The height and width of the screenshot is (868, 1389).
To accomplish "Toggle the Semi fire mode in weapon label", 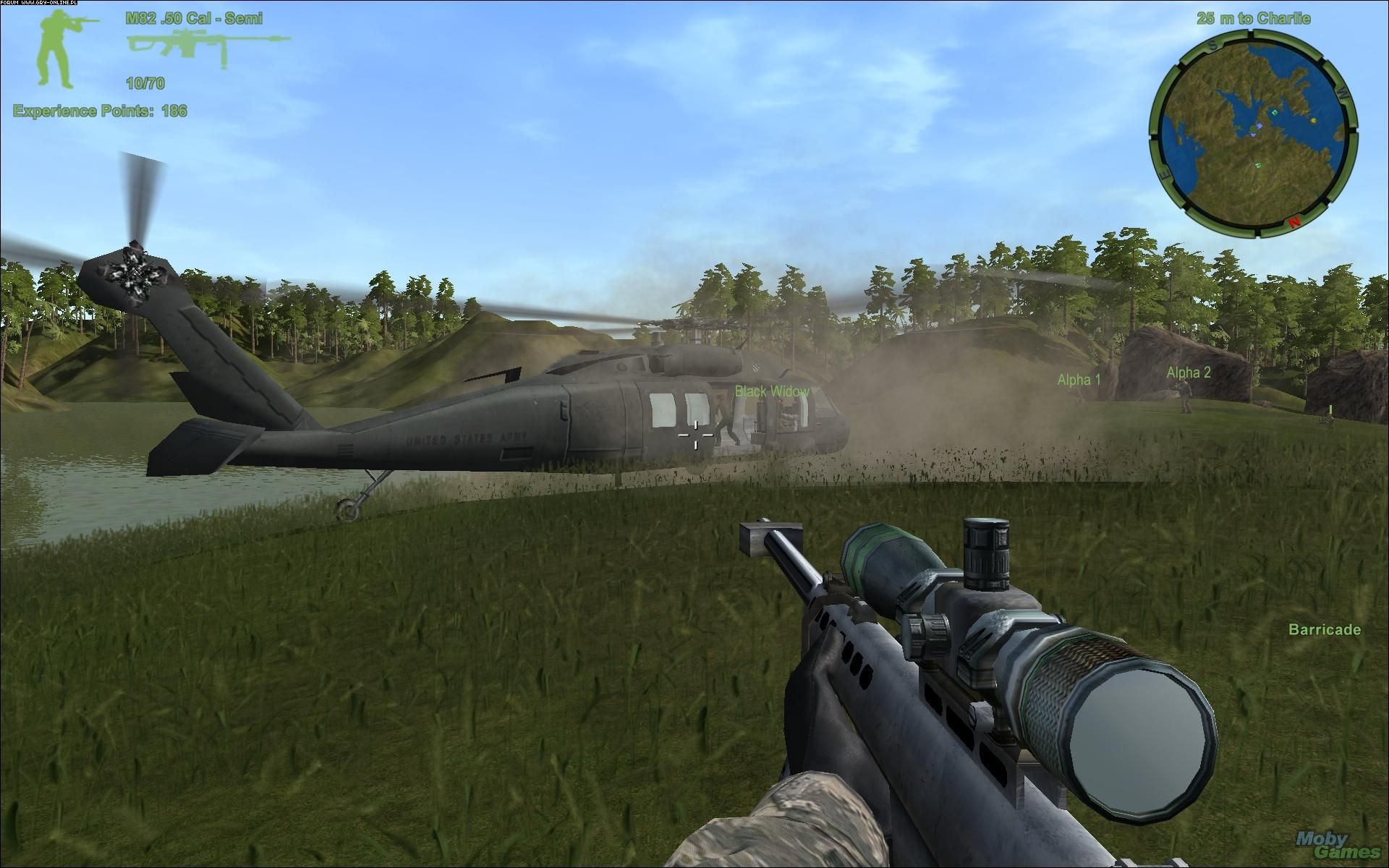I will pos(246,17).
